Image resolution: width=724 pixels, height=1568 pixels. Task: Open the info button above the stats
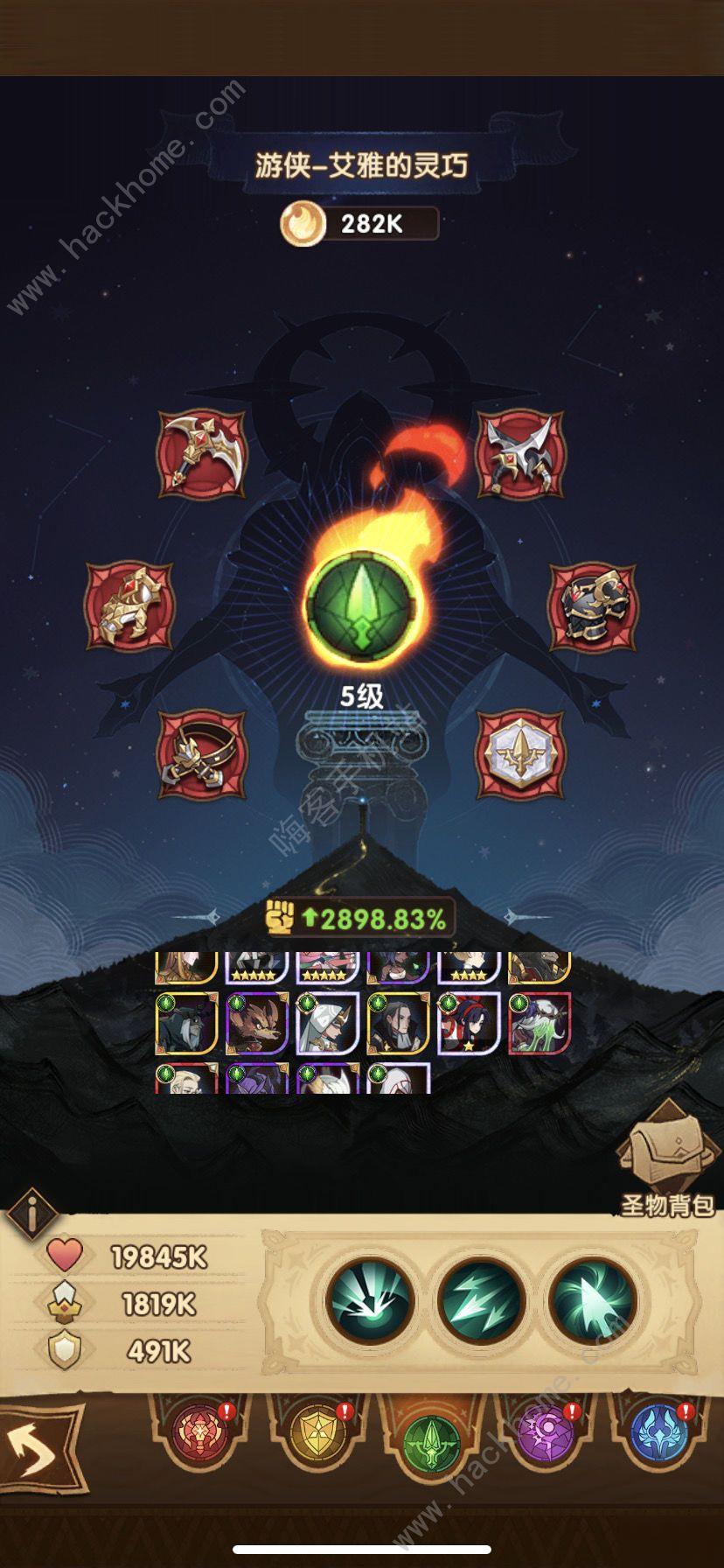coord(31,1214)
